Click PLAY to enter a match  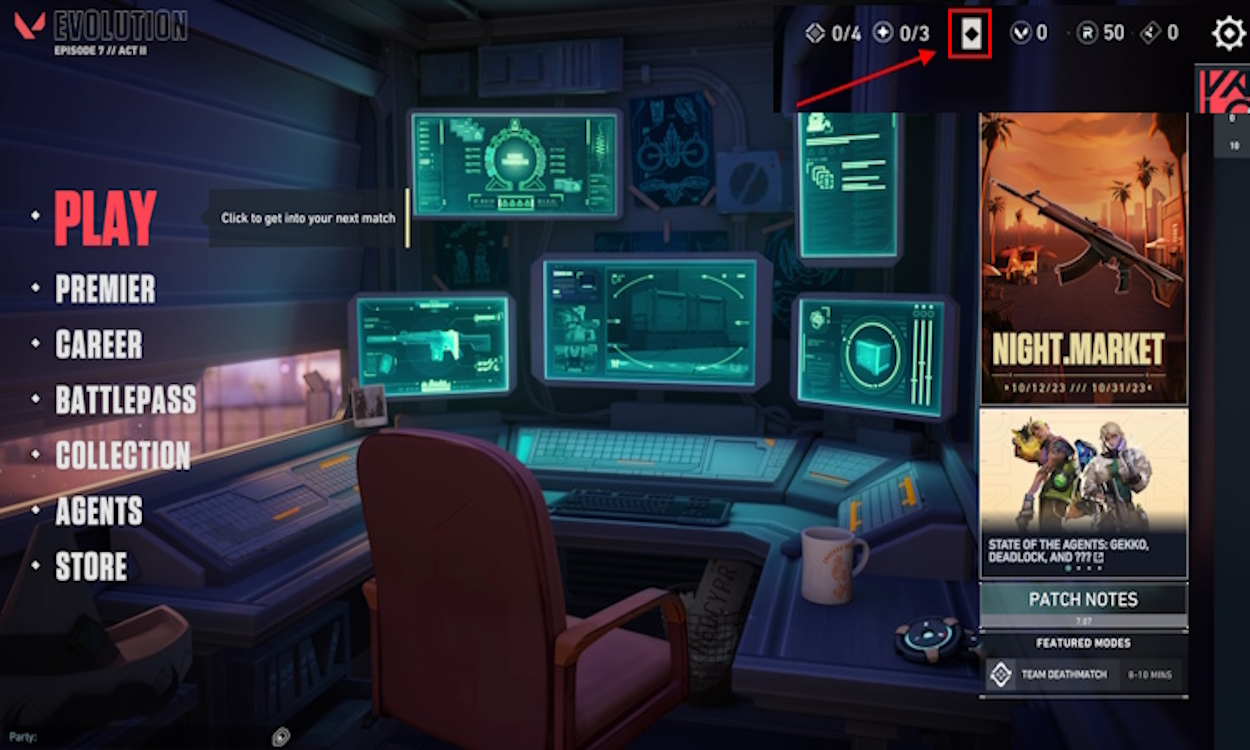pyautogui.click(x=105, y=218)
